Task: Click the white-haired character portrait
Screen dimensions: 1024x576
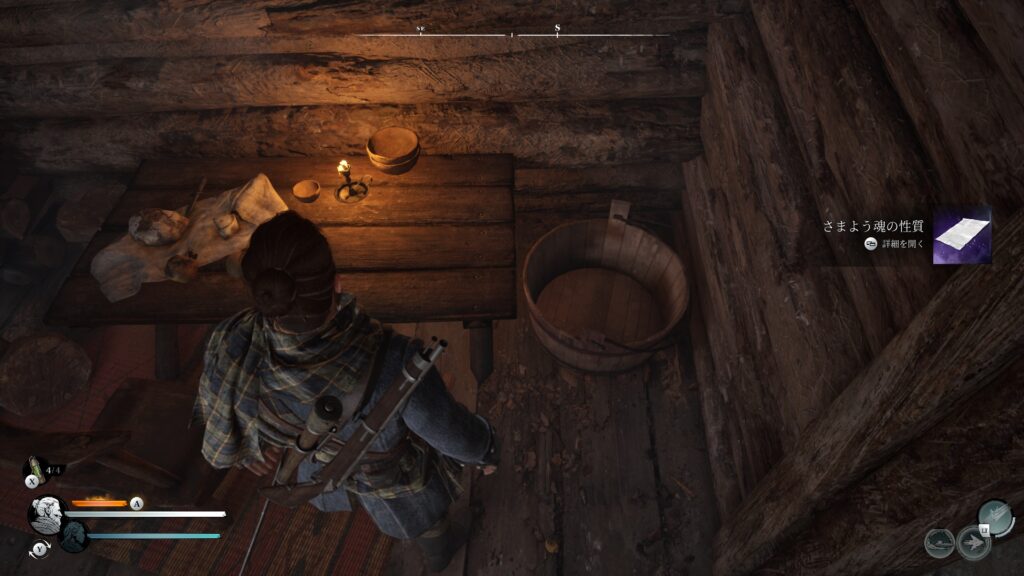Action: (46, 514)
